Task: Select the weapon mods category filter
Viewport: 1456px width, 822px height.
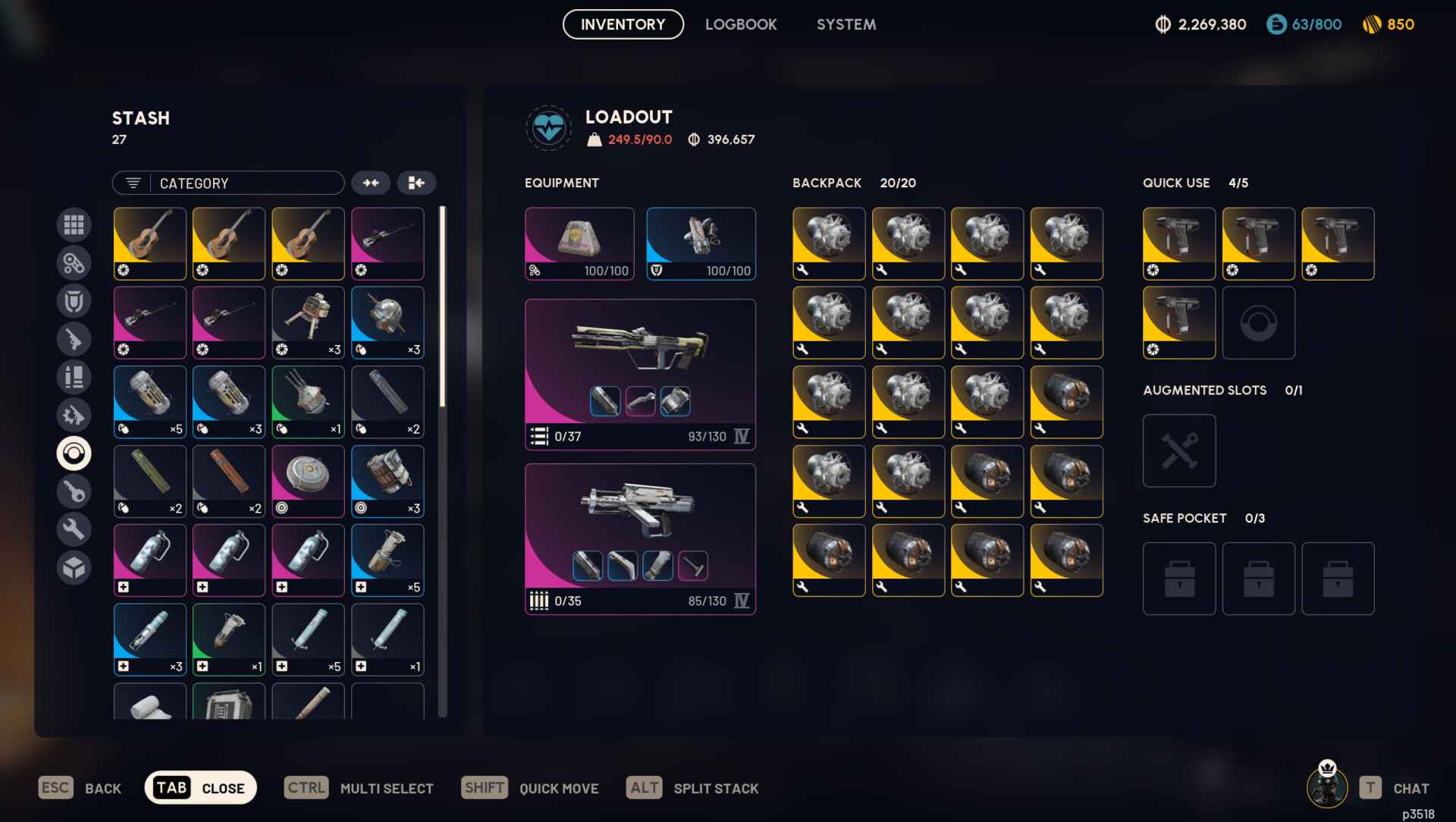Action: pyautogui.click(x=74, y=416)
